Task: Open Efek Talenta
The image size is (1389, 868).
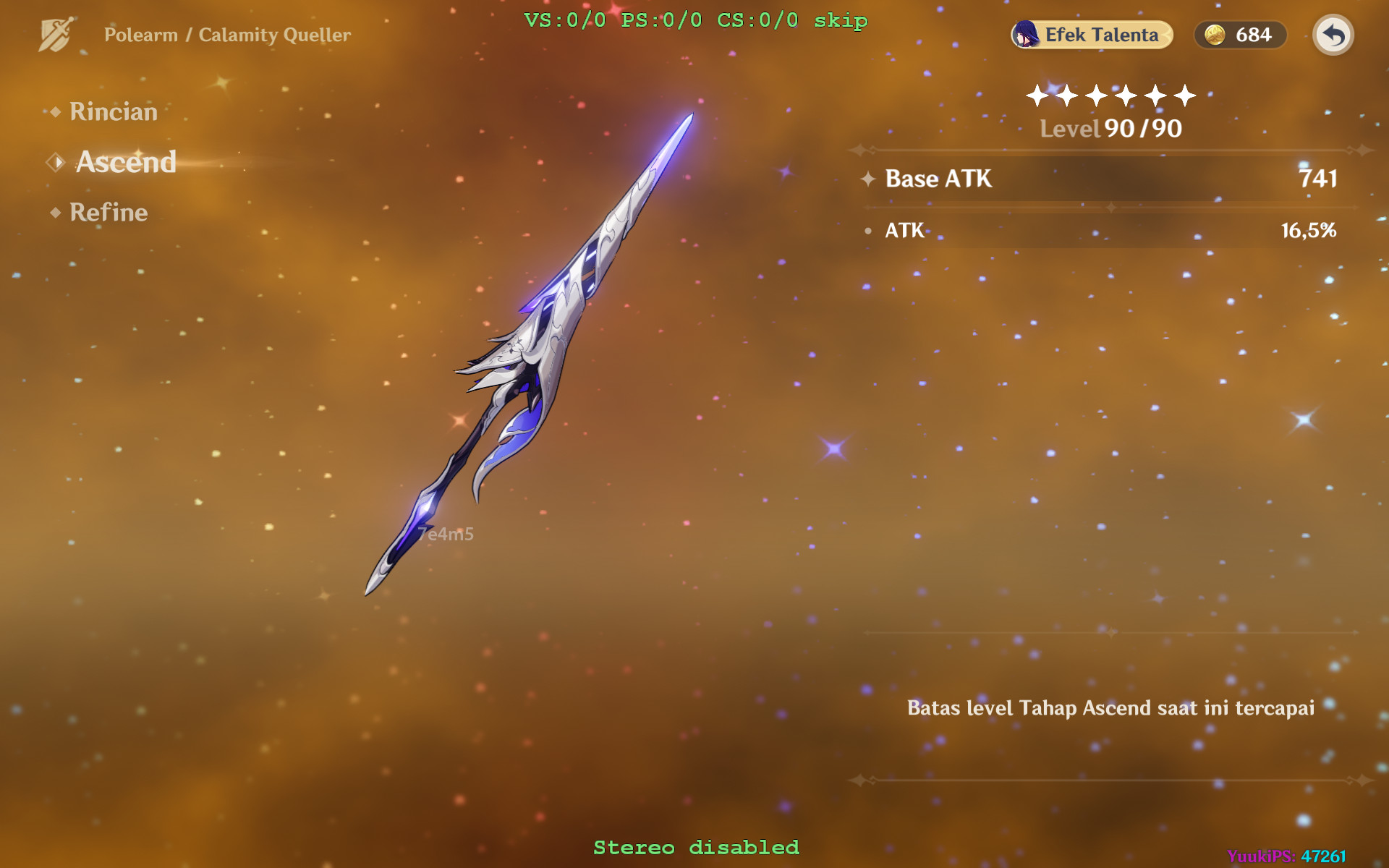Action: click(1092, 34)
